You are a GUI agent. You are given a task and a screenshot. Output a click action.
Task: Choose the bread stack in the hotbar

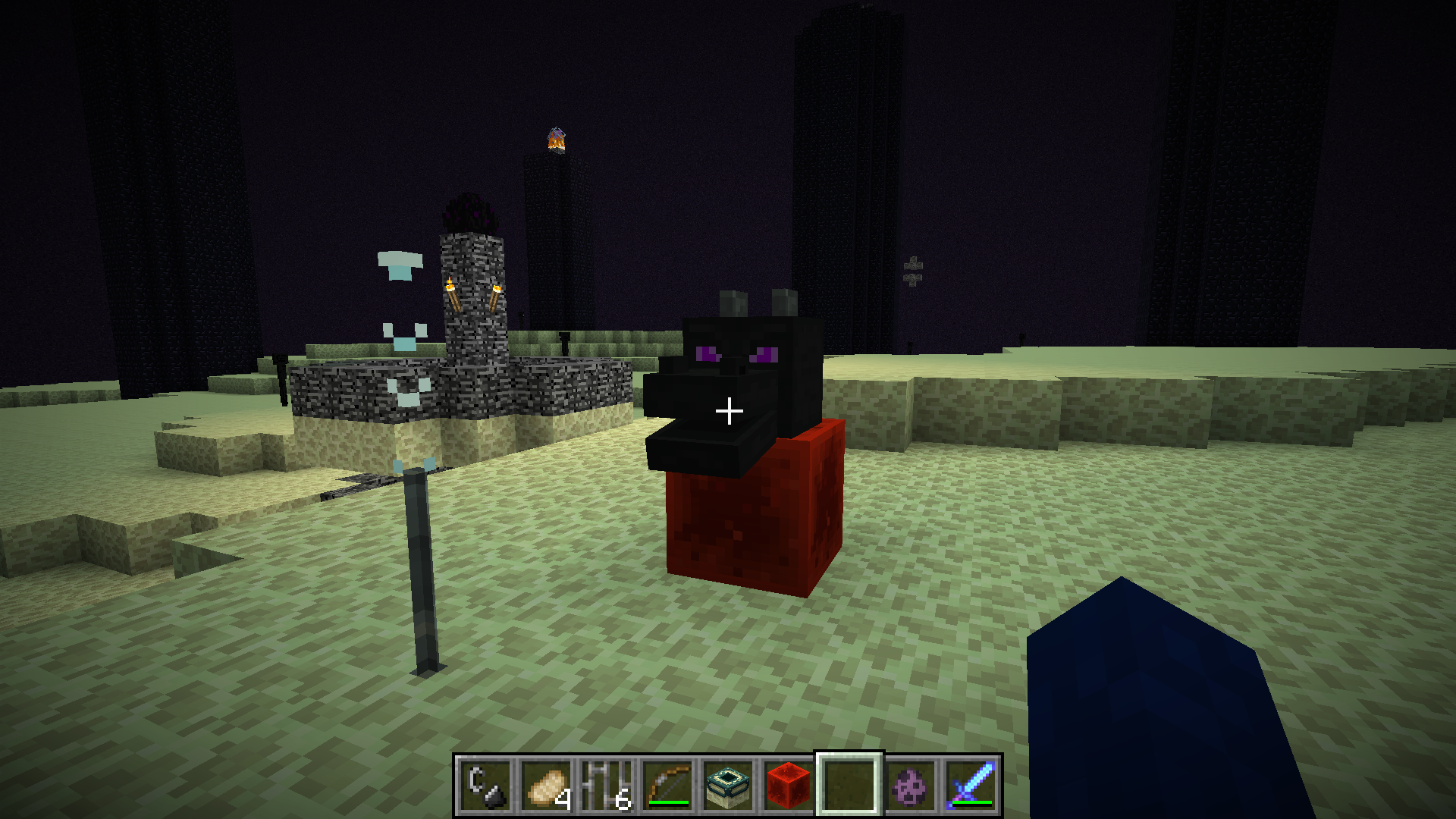(x=546, y=786)
